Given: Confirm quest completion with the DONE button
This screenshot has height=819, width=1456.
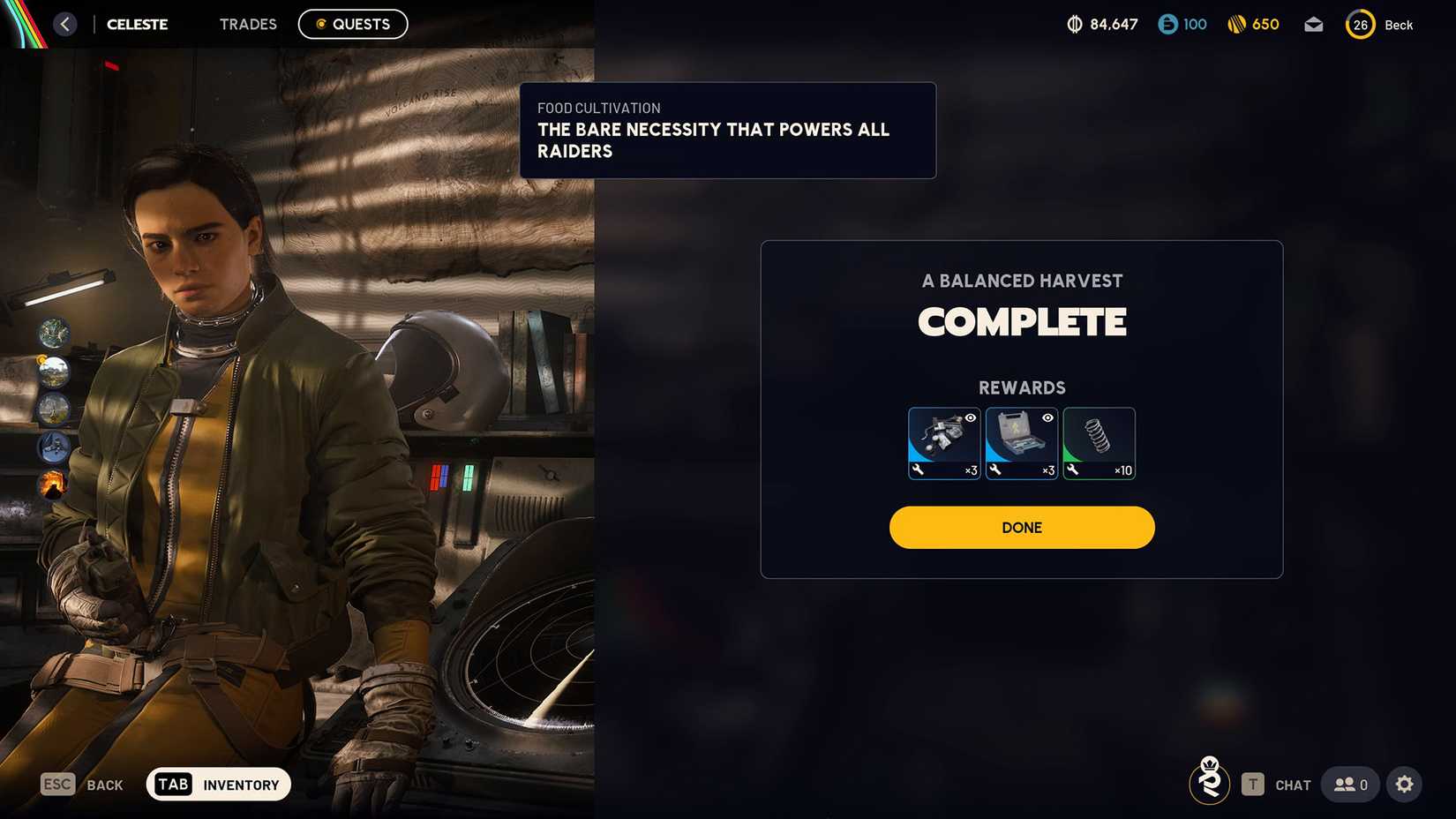Looking at the screenshot, I should 1021,528.
